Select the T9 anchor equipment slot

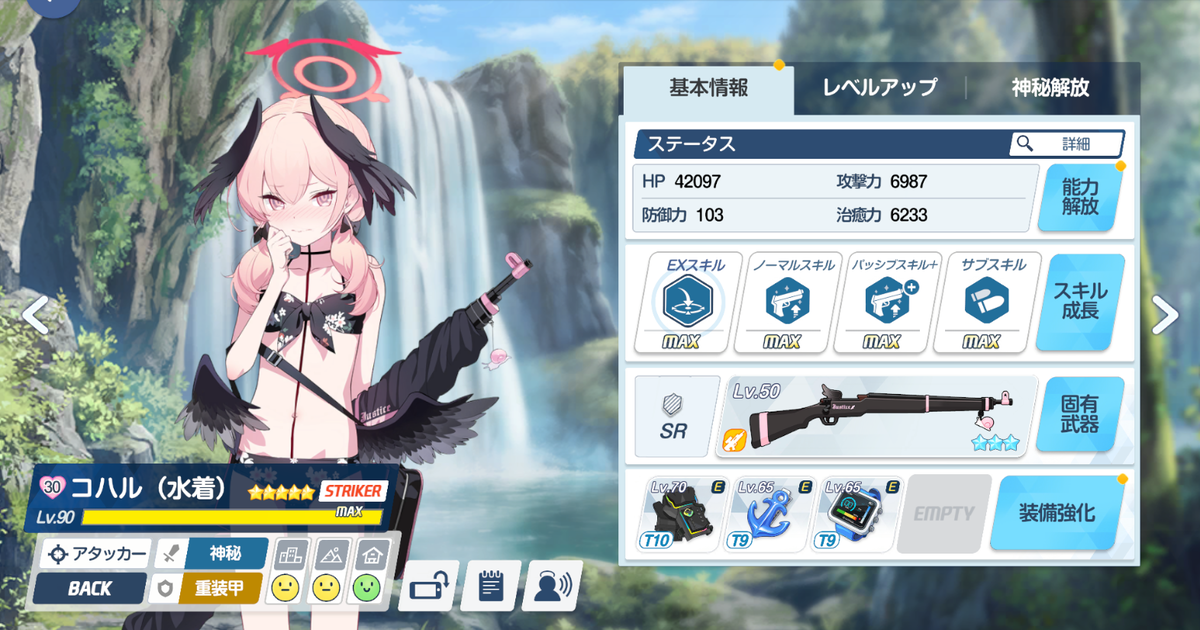click(764, 514)
